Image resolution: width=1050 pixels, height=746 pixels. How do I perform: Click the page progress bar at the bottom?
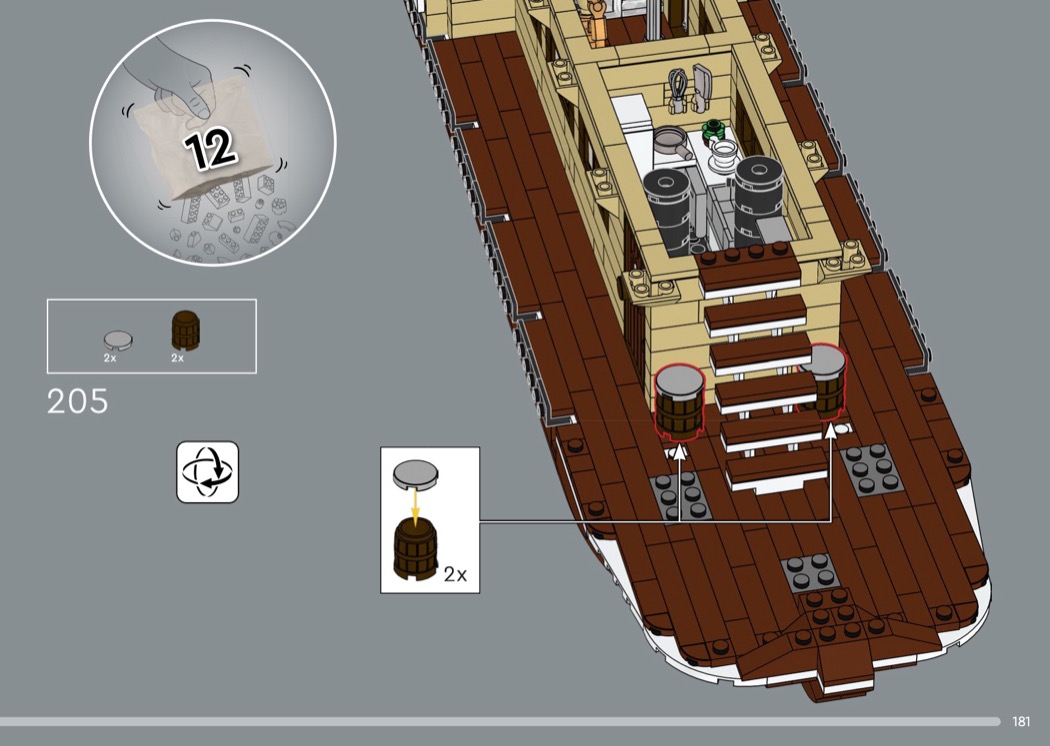pyautogui.click(x=500, y=721)
